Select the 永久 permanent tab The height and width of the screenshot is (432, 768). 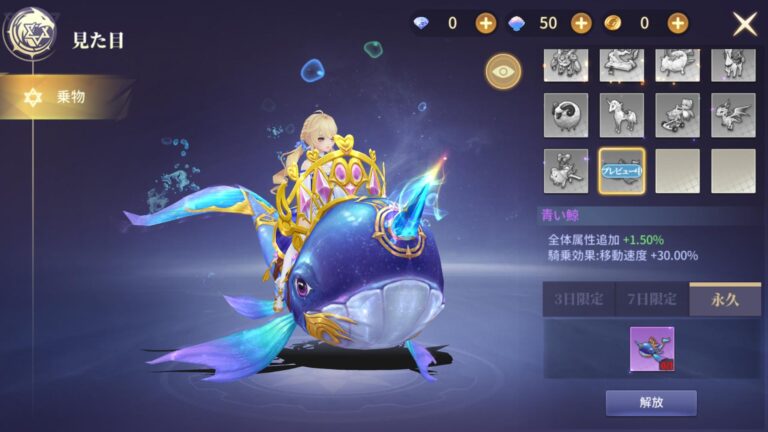725,299
